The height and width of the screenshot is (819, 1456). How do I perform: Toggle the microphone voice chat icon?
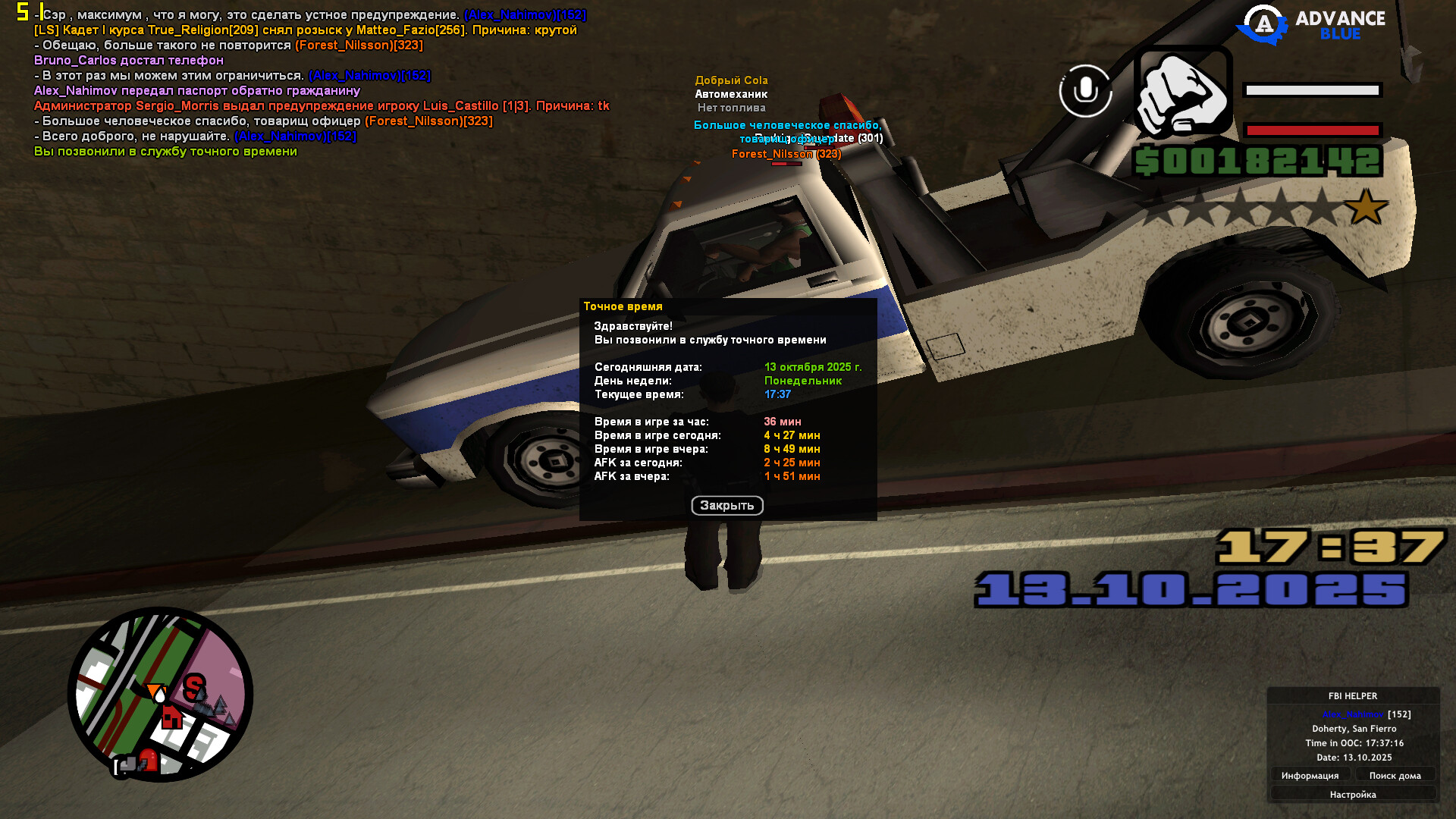point(1085,91)
